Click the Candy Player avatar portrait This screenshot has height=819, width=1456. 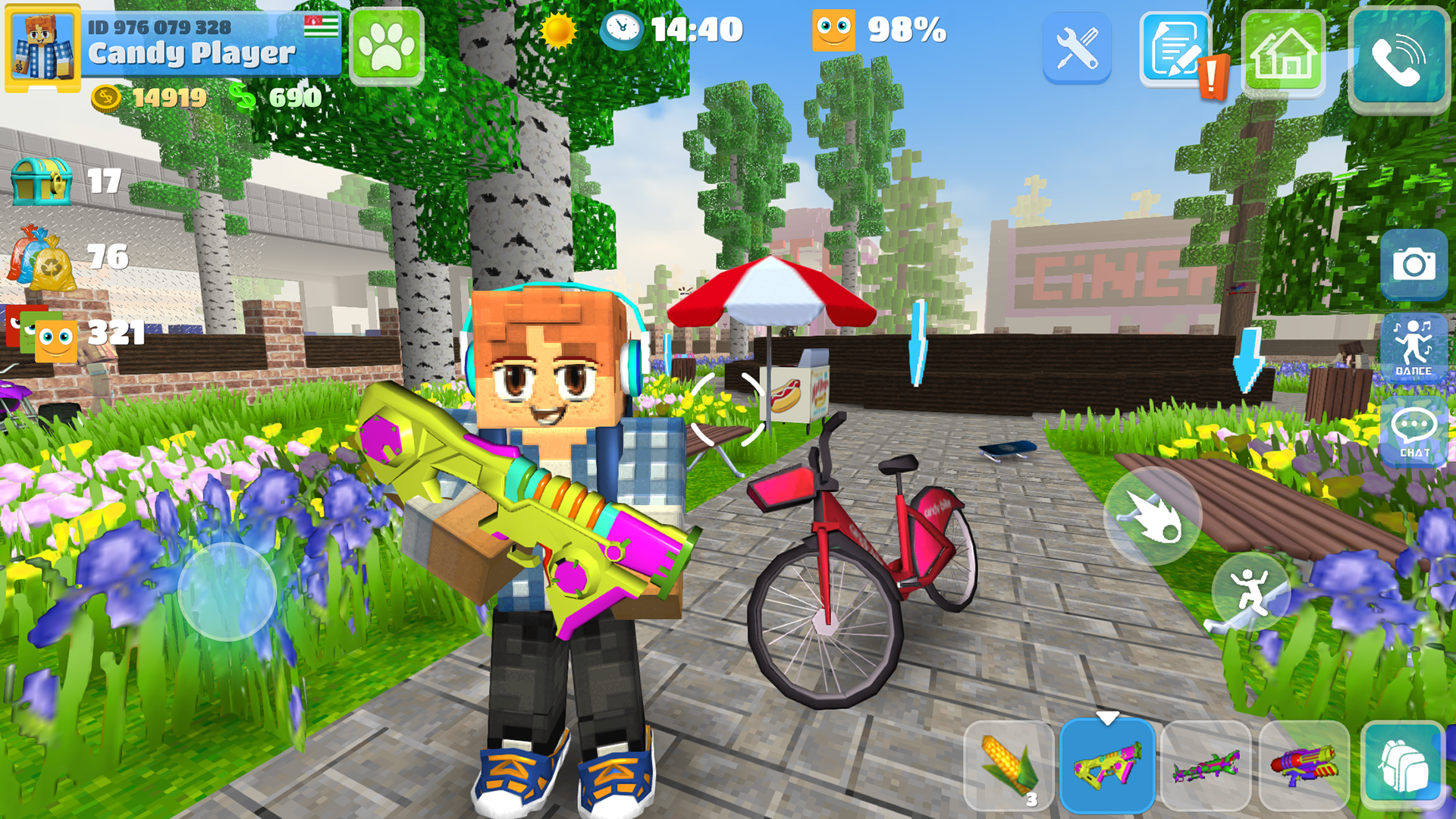42,47
